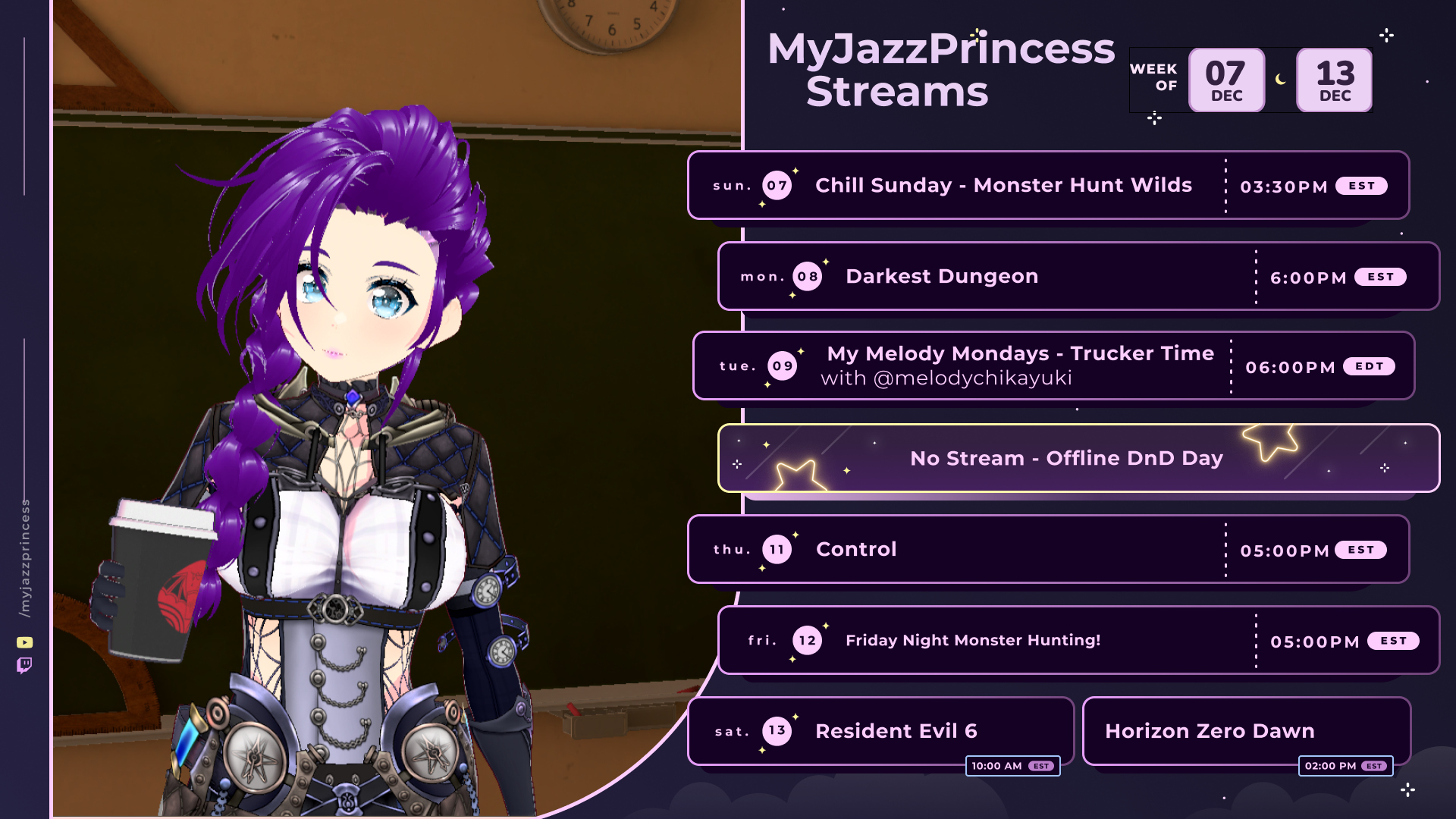Open the Twitch icon in the sidebar
Image resolution: width=1456 pixels, height=819 pixels.
pyautogui.click(x=24, y=666)
